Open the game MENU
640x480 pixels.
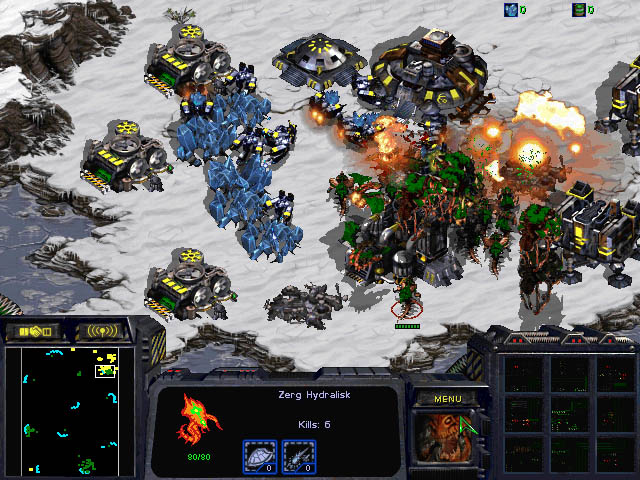coord(446,398)
